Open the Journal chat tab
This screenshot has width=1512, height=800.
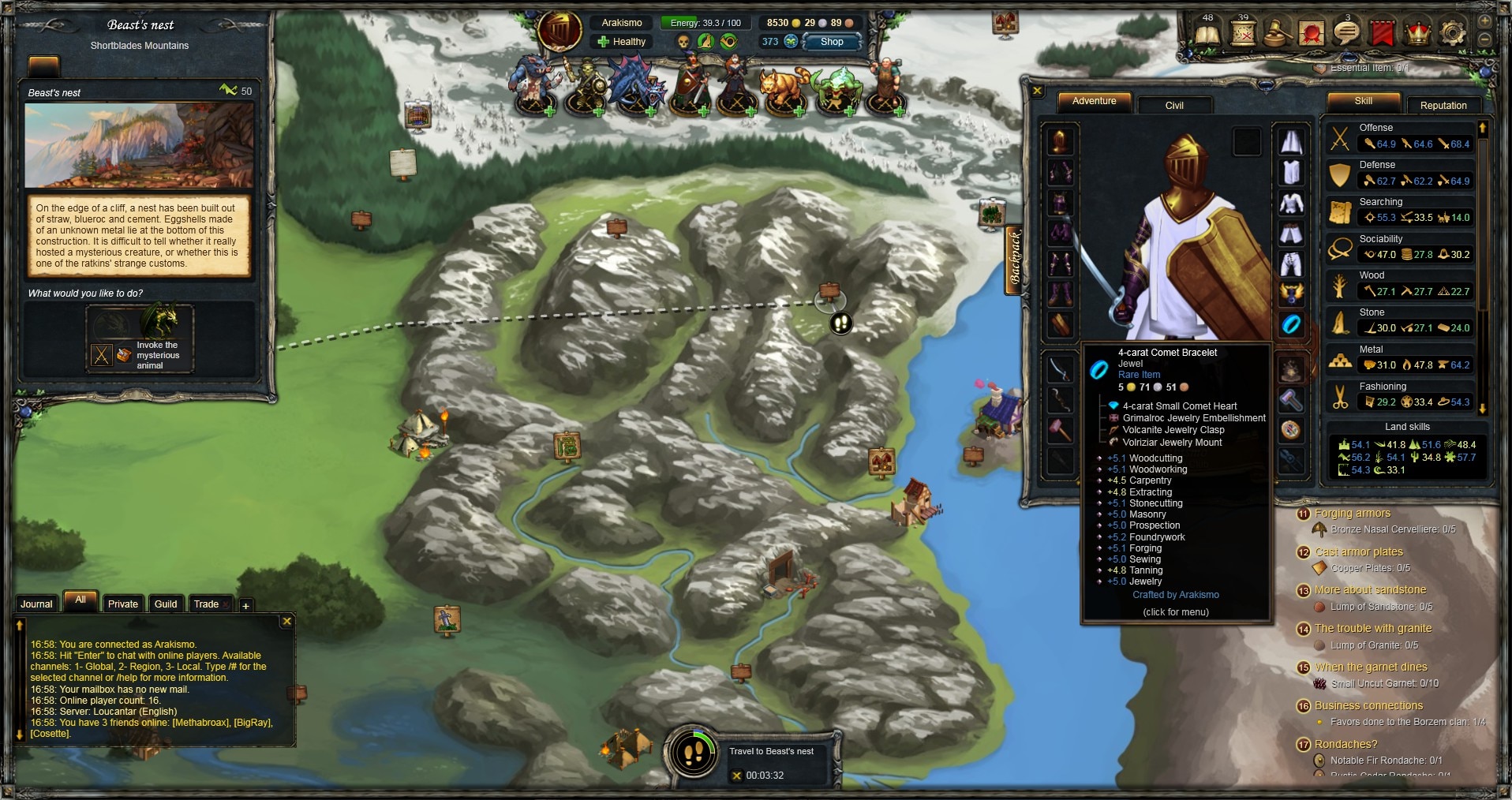coord(36,604)
